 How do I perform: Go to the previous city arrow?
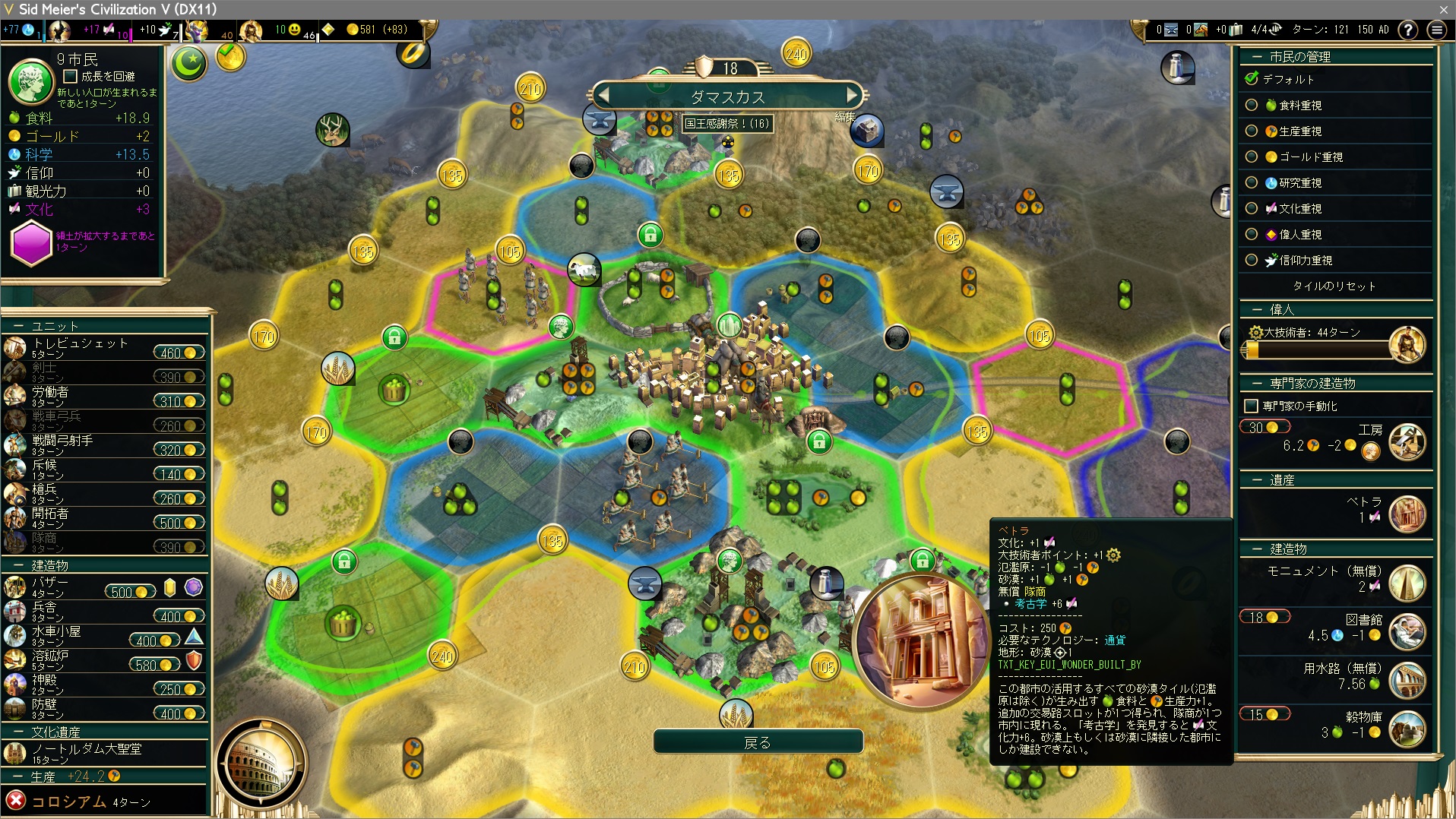pyautogui.click(x=603, y=96)
